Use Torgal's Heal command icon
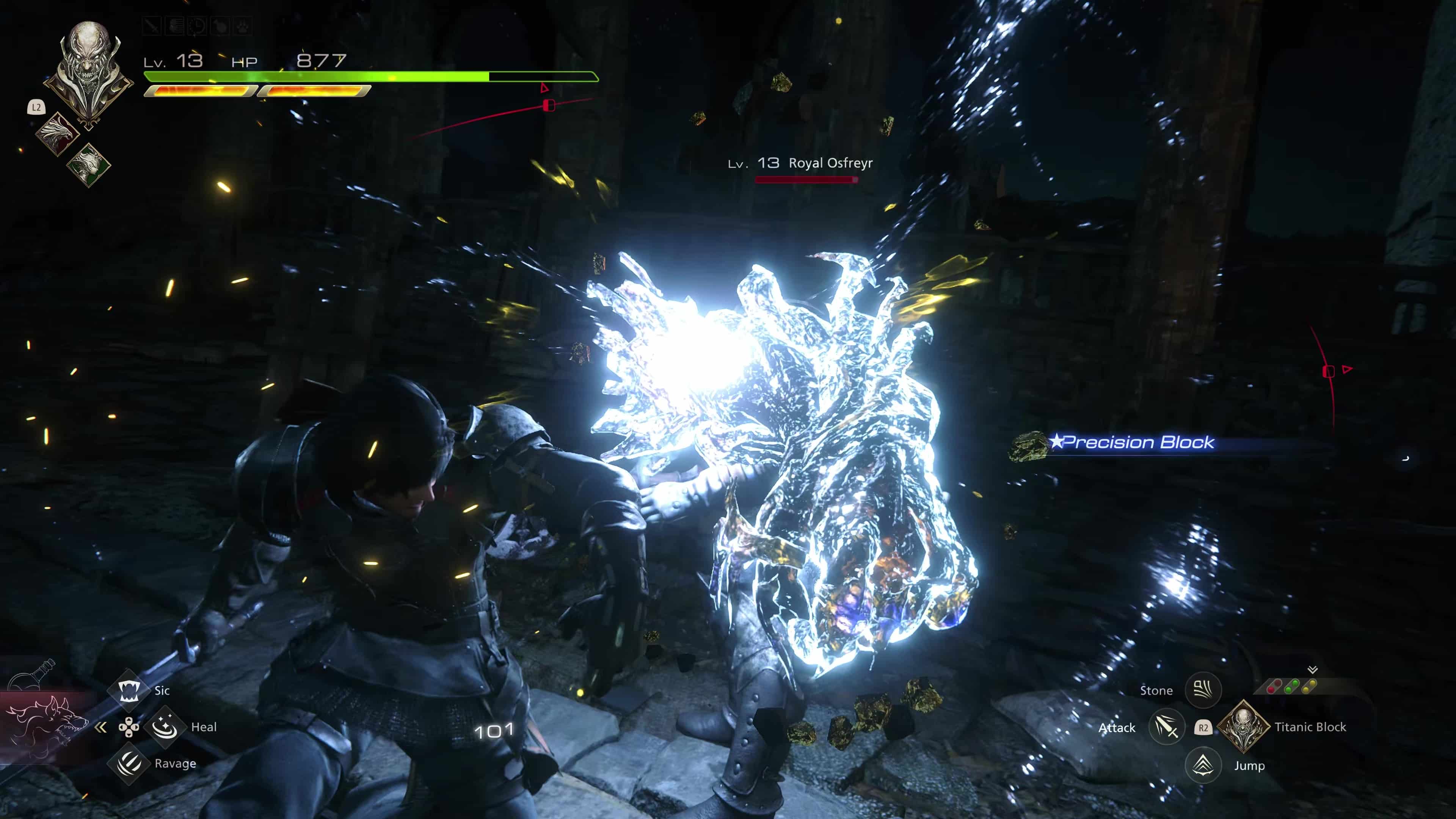Screen dimensions: 1456x819 (x=165, y=727)
